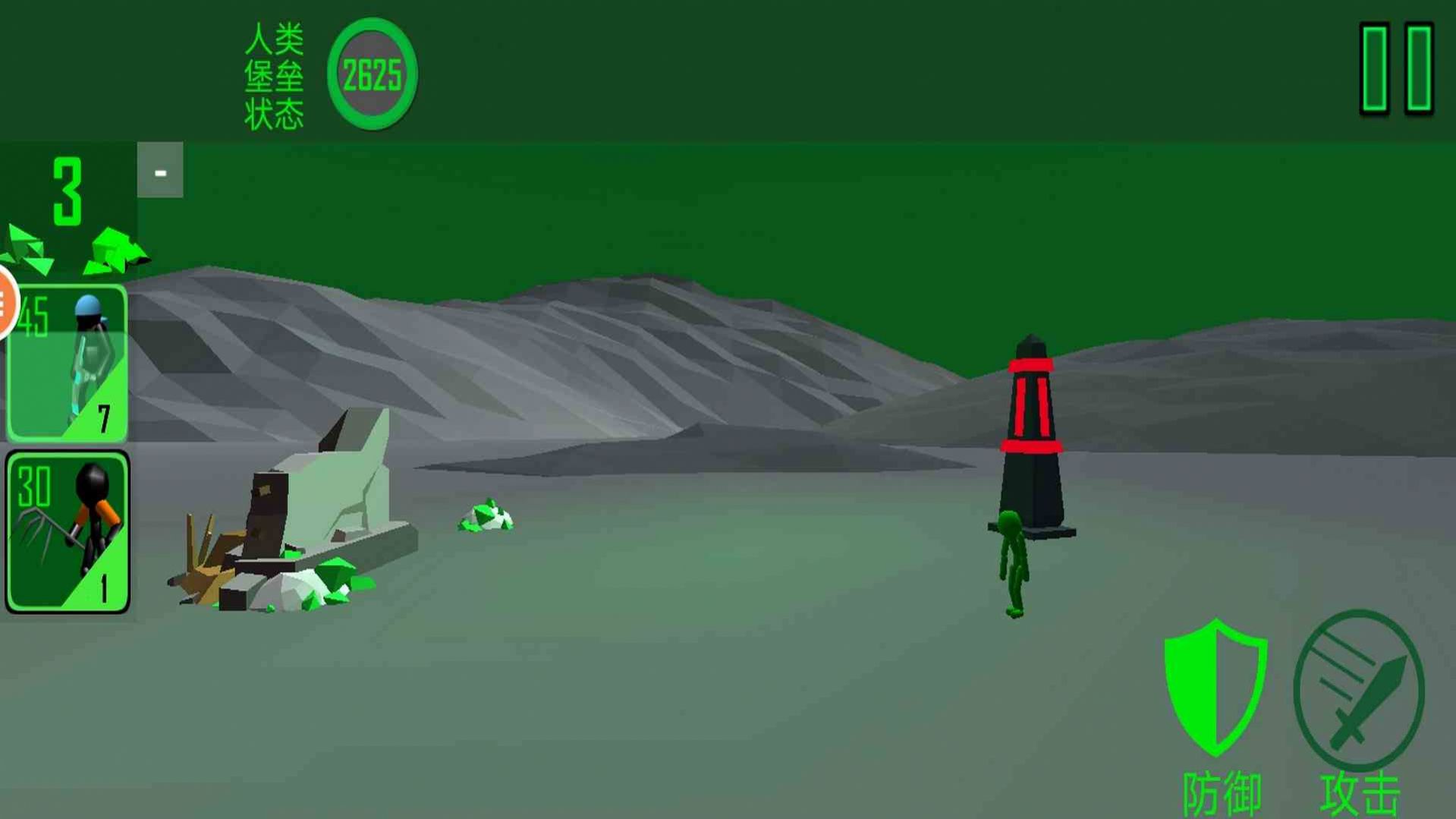Select the 攻击 text label
1456x819 pixels.
1357,794
